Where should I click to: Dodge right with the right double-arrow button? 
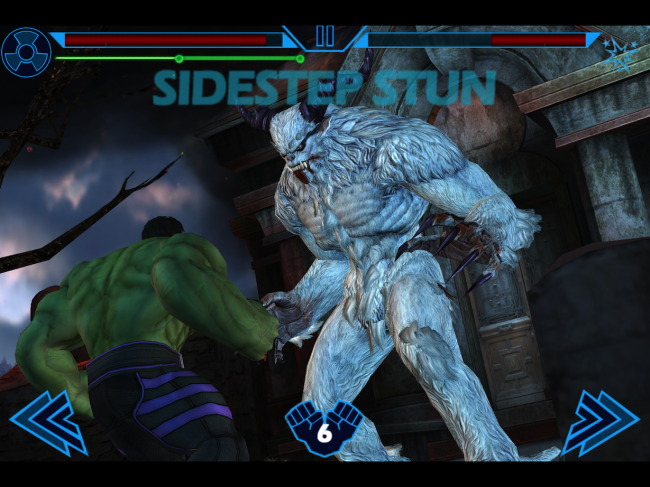click(x=600, y=422)
